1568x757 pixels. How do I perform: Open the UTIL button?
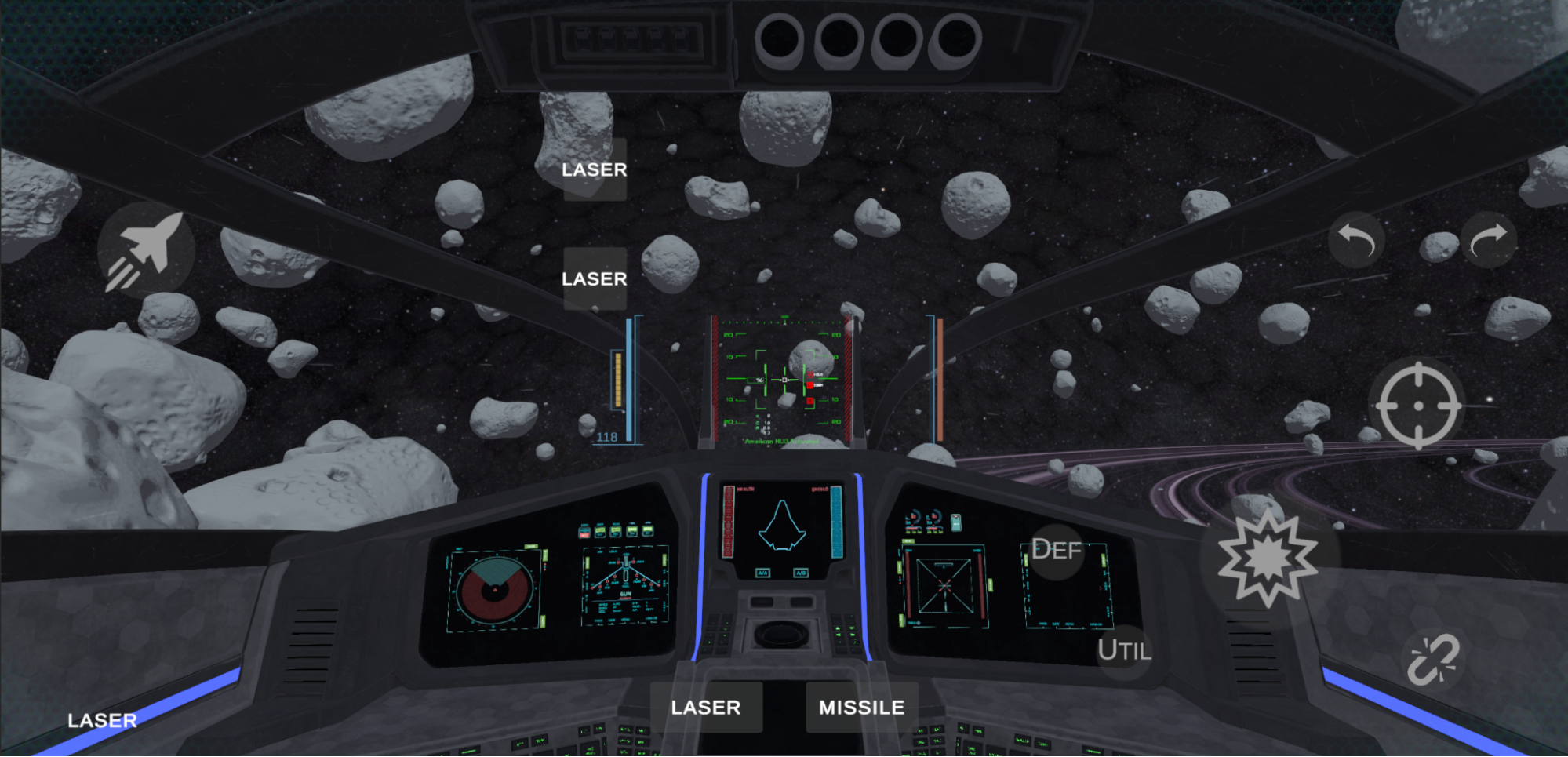[x=1123, y=650]
